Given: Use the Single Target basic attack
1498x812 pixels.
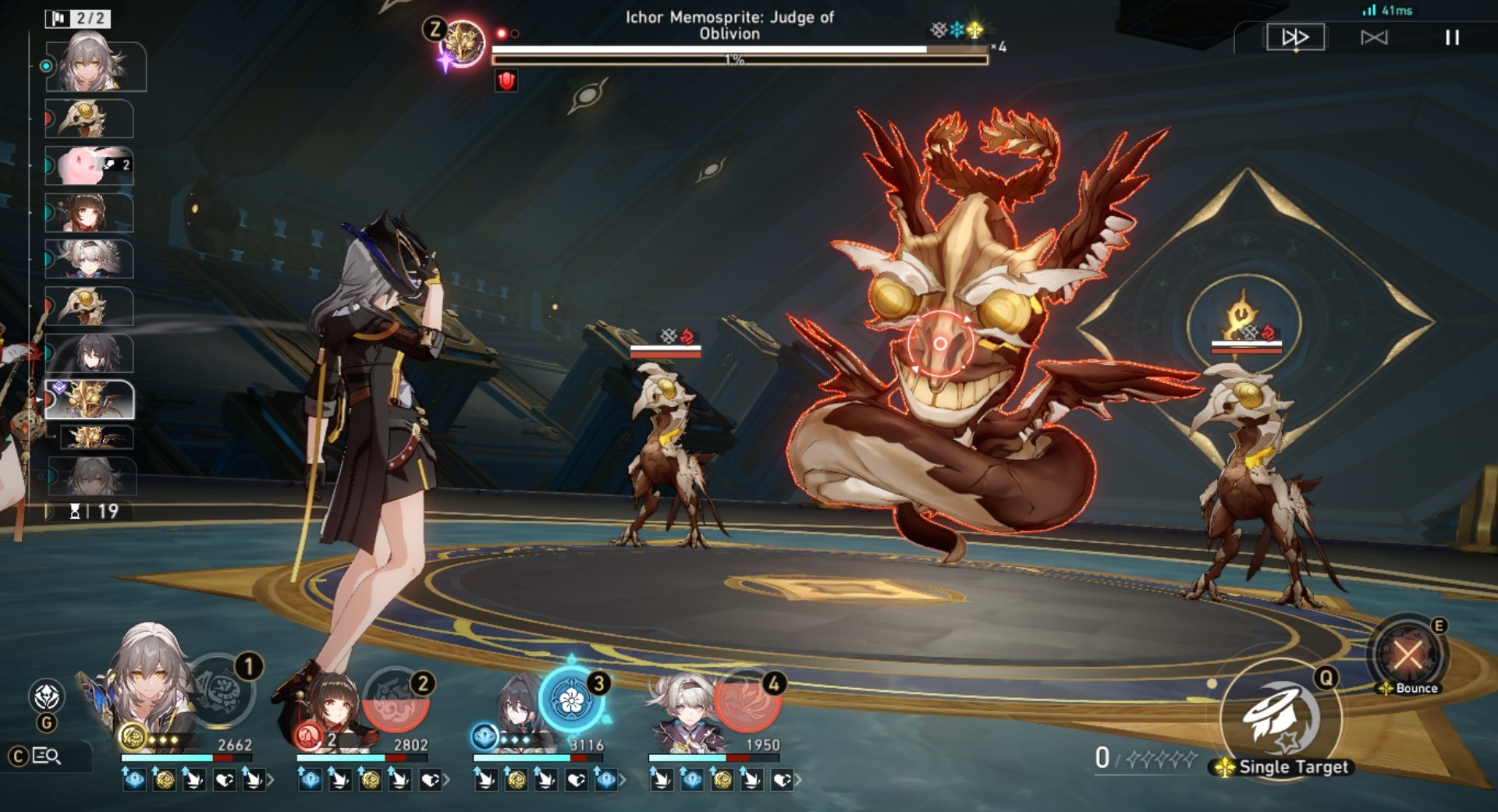Looking at the screenshot, I should click(1280, 718).
